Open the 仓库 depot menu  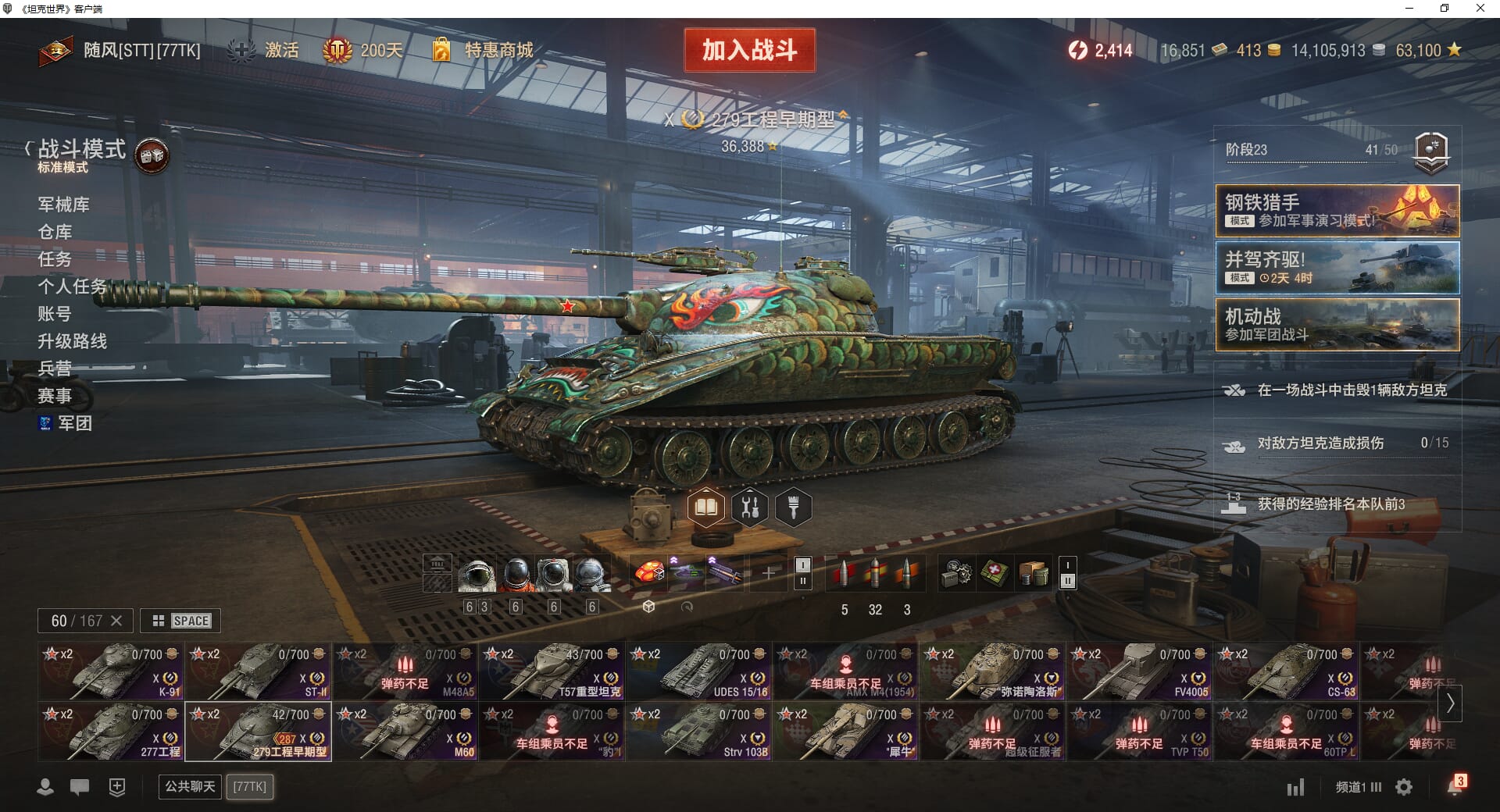pos(55,232)
